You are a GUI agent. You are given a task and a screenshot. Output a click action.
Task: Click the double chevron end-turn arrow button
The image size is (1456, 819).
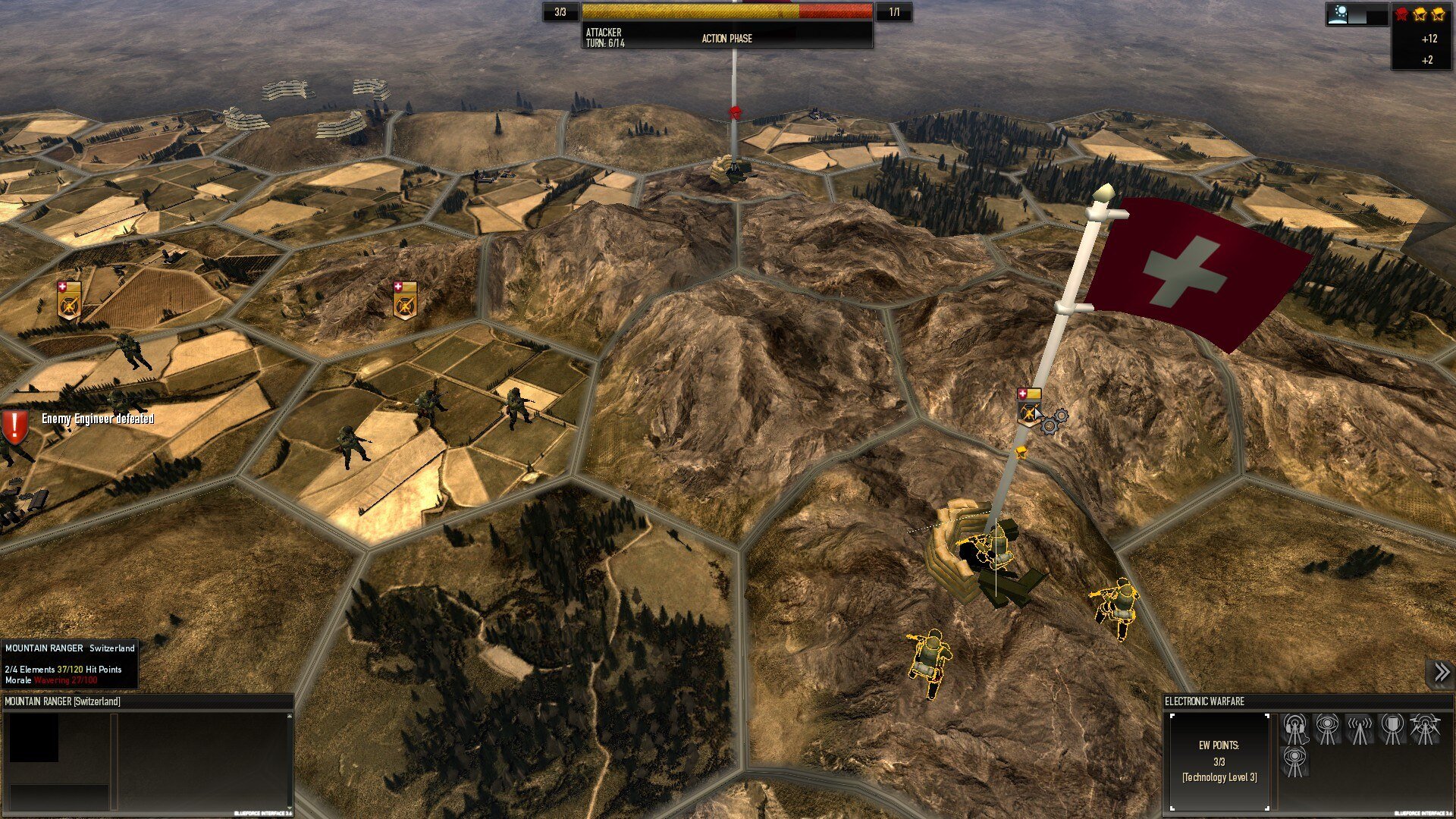point(1441,672)
